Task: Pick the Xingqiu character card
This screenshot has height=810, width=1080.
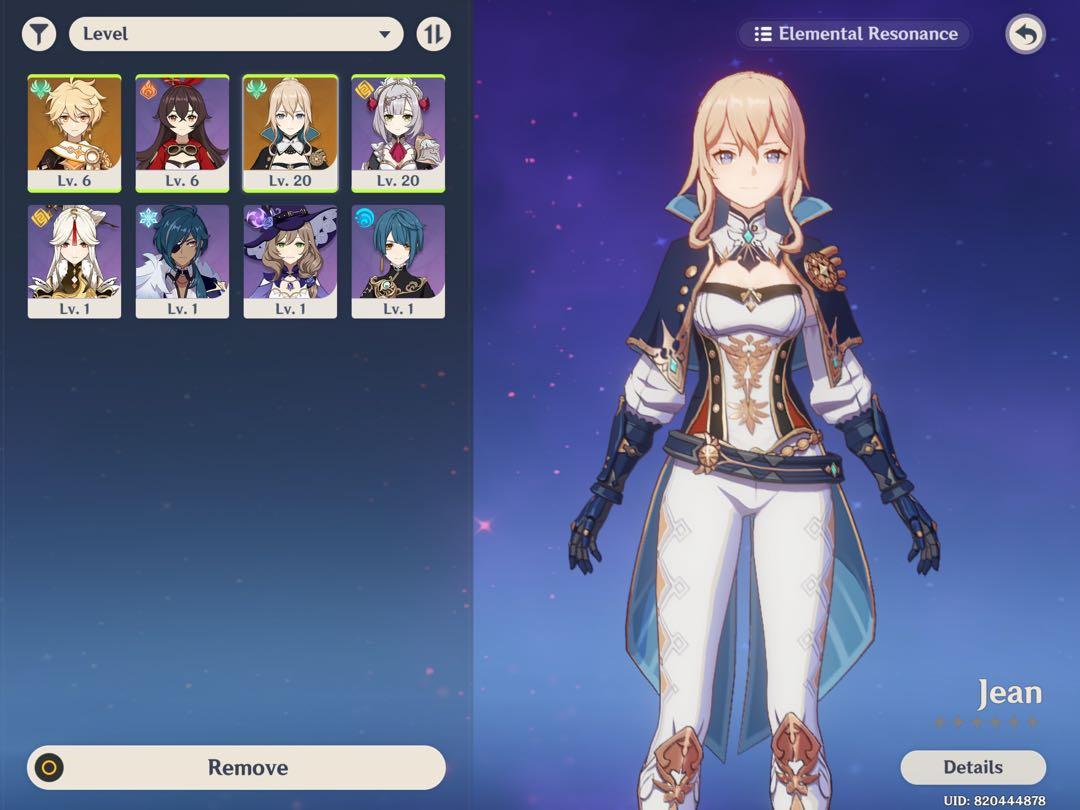Action: coord(398,261)
